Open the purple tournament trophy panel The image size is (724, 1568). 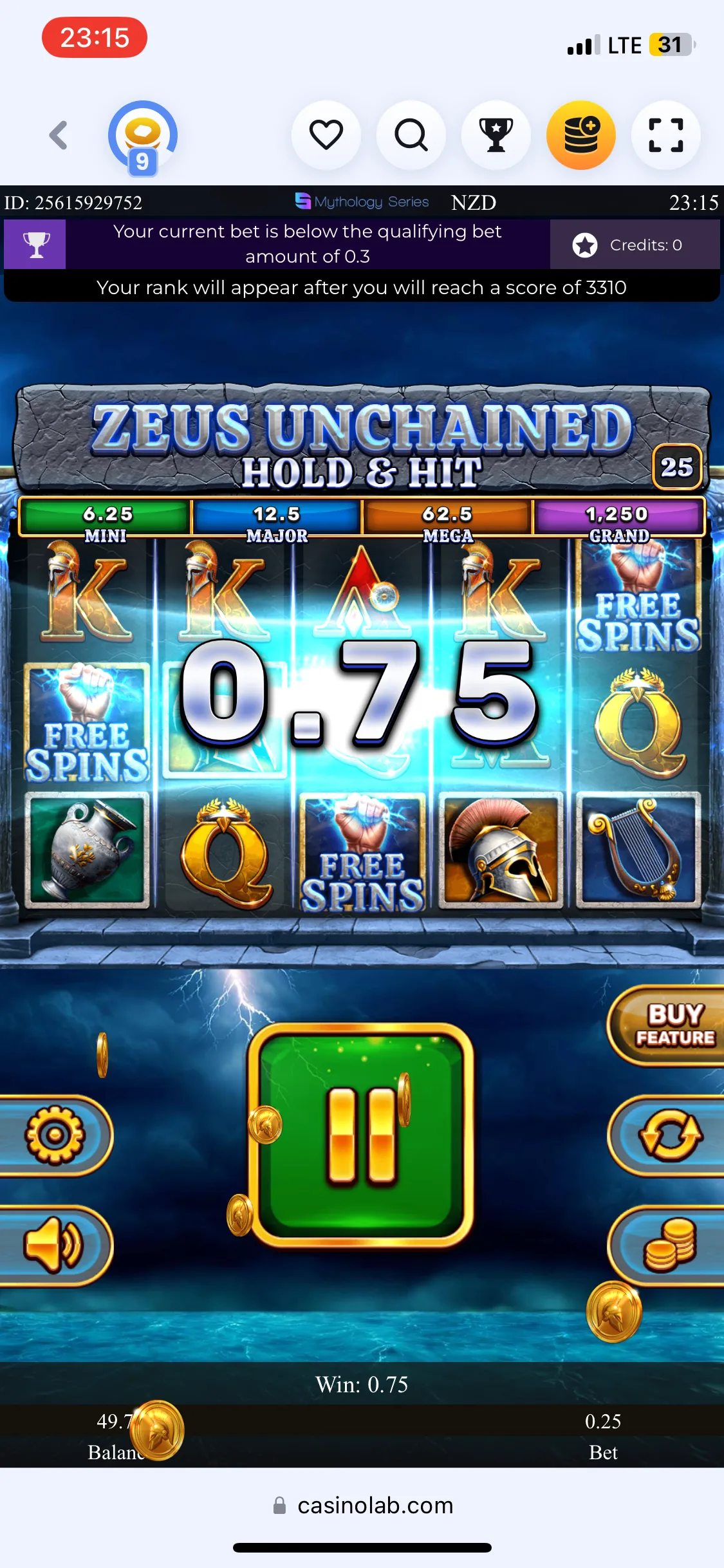[35, 245]
